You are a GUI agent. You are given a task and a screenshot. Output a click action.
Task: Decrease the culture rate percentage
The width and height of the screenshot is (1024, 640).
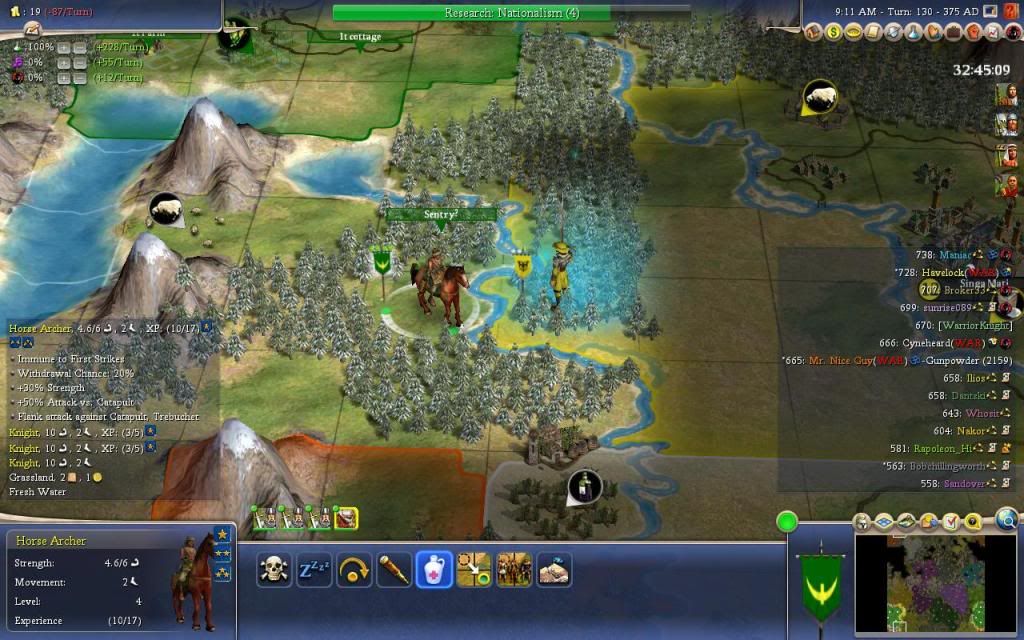79,63
